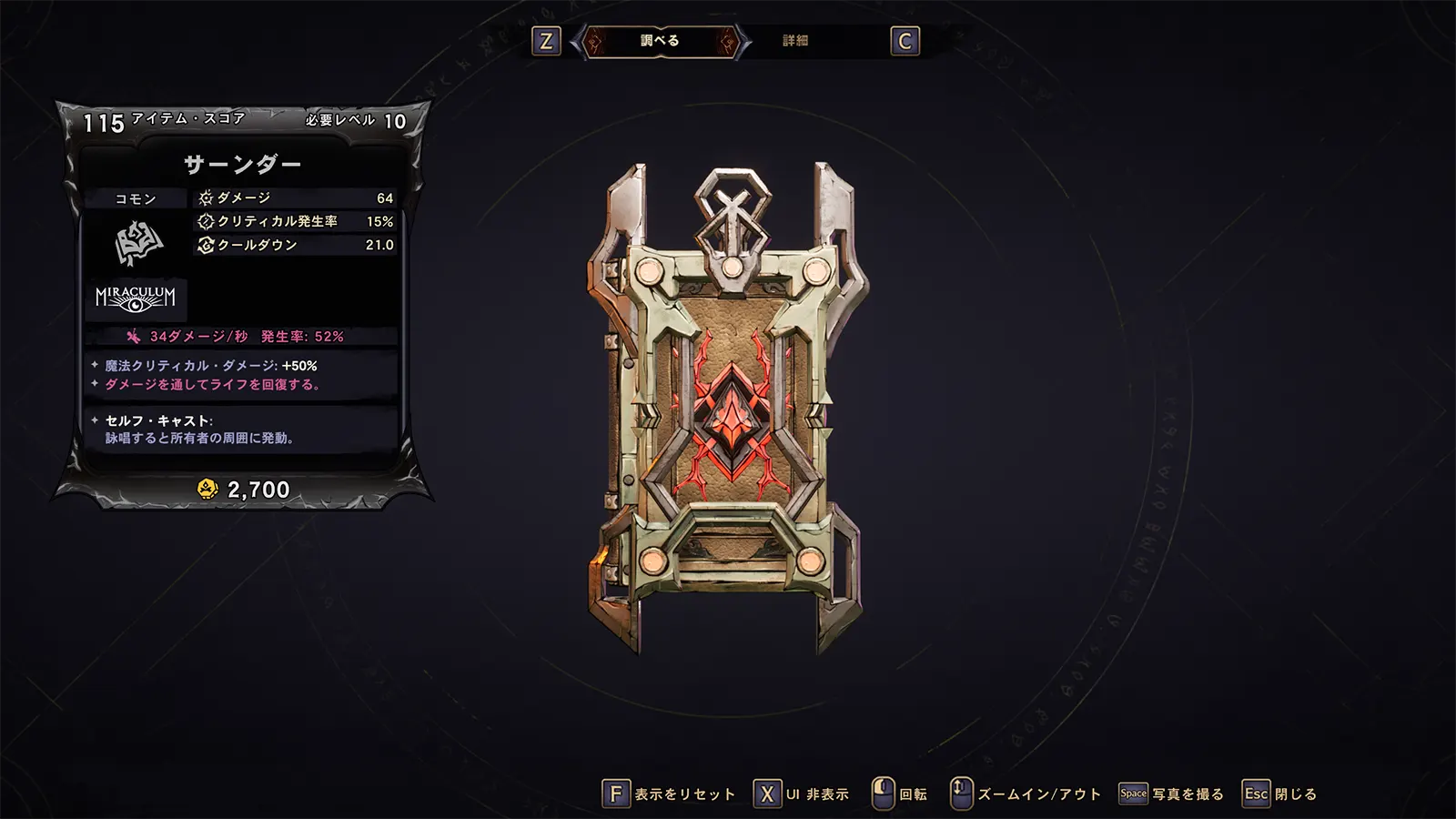Open the 詳細 tab
Image resolution: width=1456 pixels, height=819 pixels.
(795, 41)
